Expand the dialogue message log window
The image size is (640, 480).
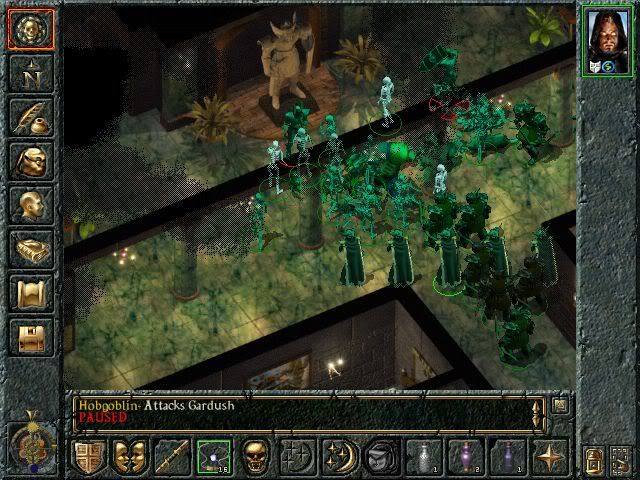(561, 405)
